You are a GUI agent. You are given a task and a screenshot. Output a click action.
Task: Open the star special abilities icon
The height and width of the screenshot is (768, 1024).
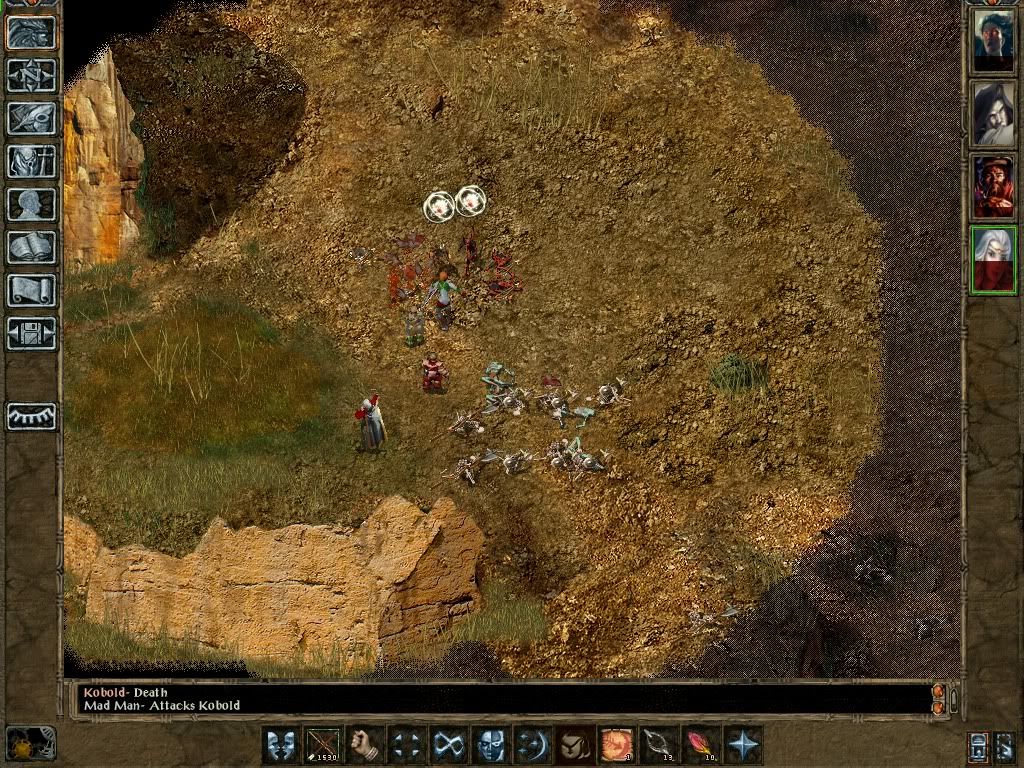[x=743, y=746]
